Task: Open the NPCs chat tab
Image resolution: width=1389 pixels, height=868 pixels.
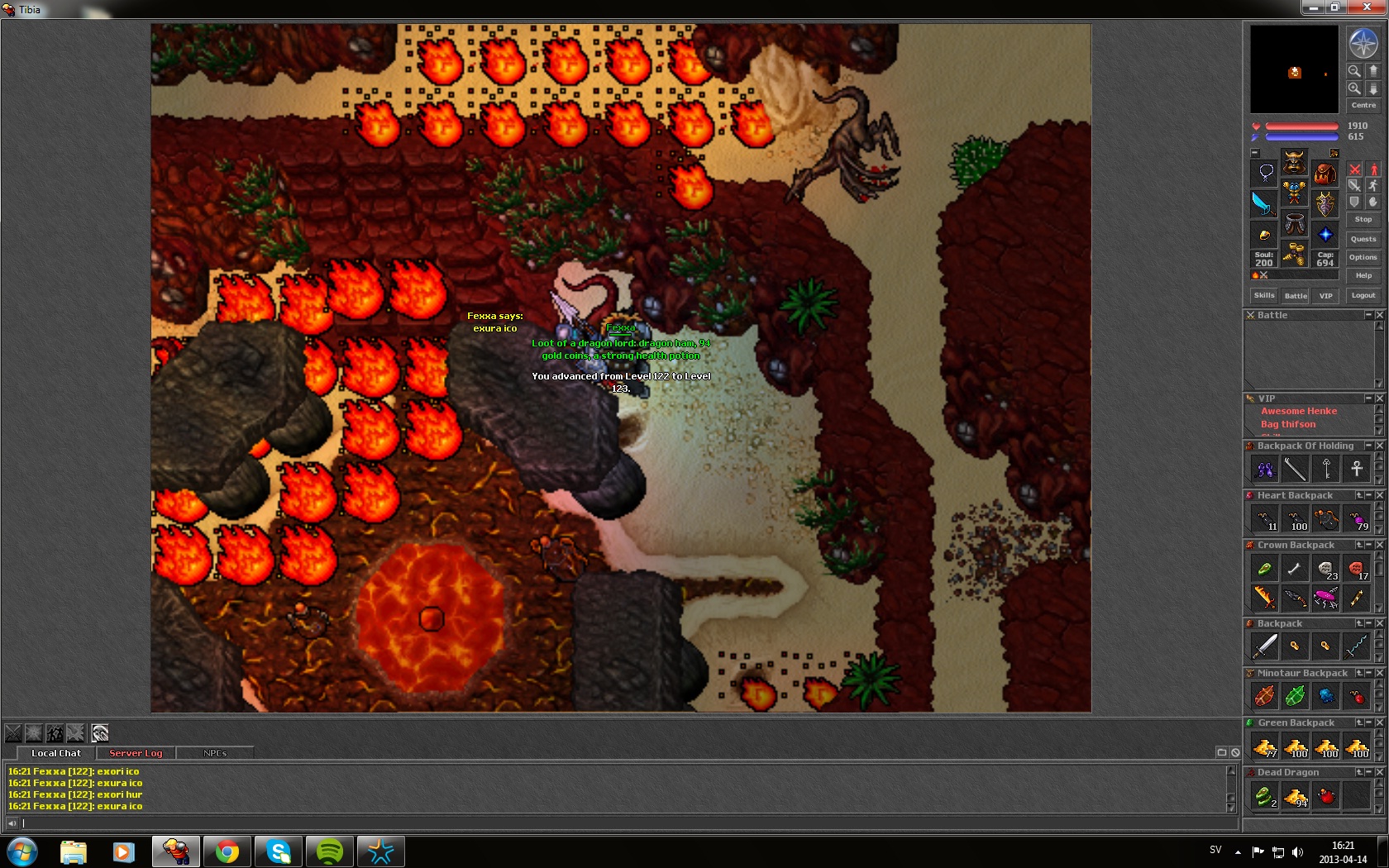Action: coord(215,753)
